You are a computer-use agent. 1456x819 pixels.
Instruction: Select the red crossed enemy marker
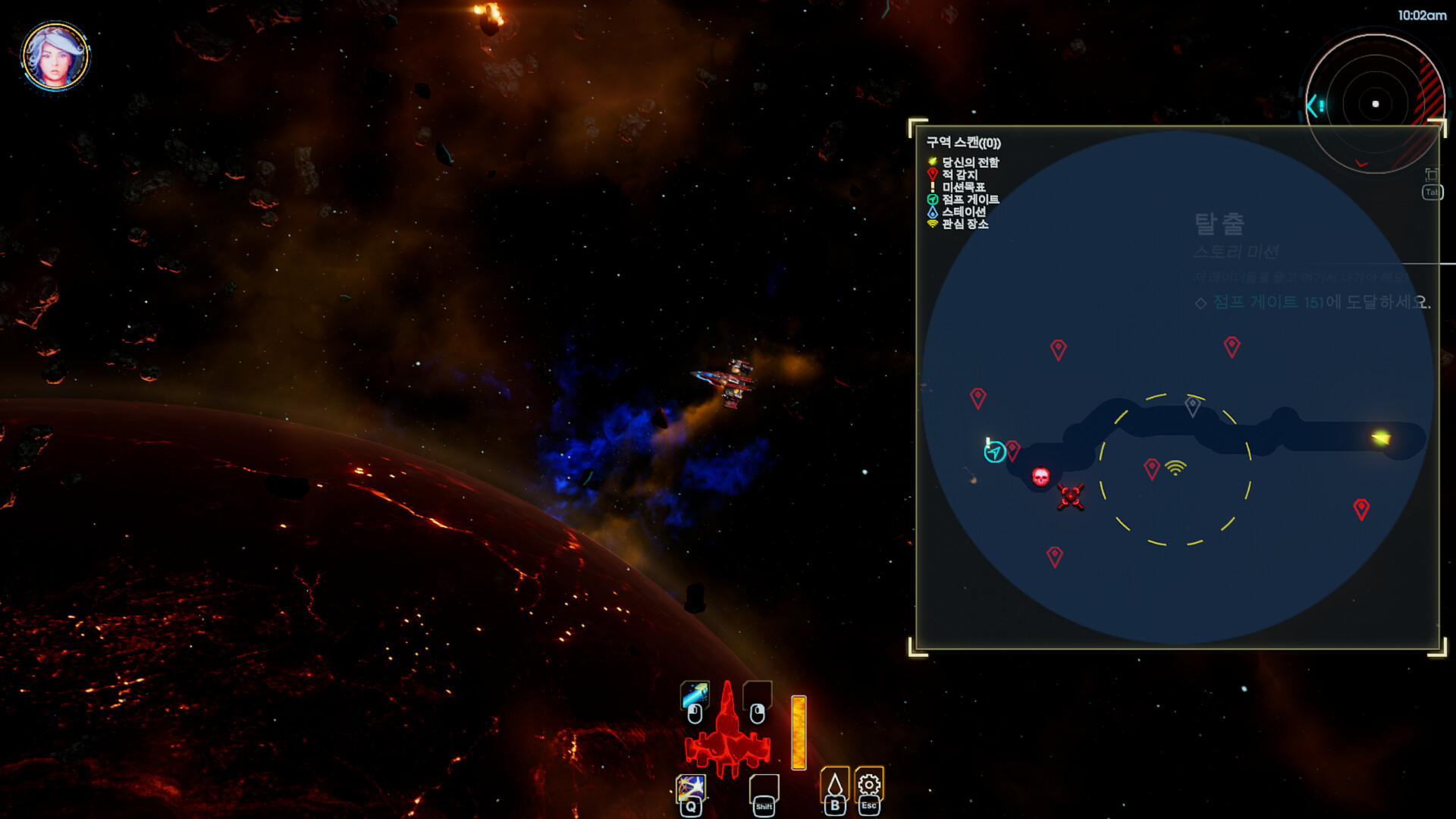coord(1071,497)
